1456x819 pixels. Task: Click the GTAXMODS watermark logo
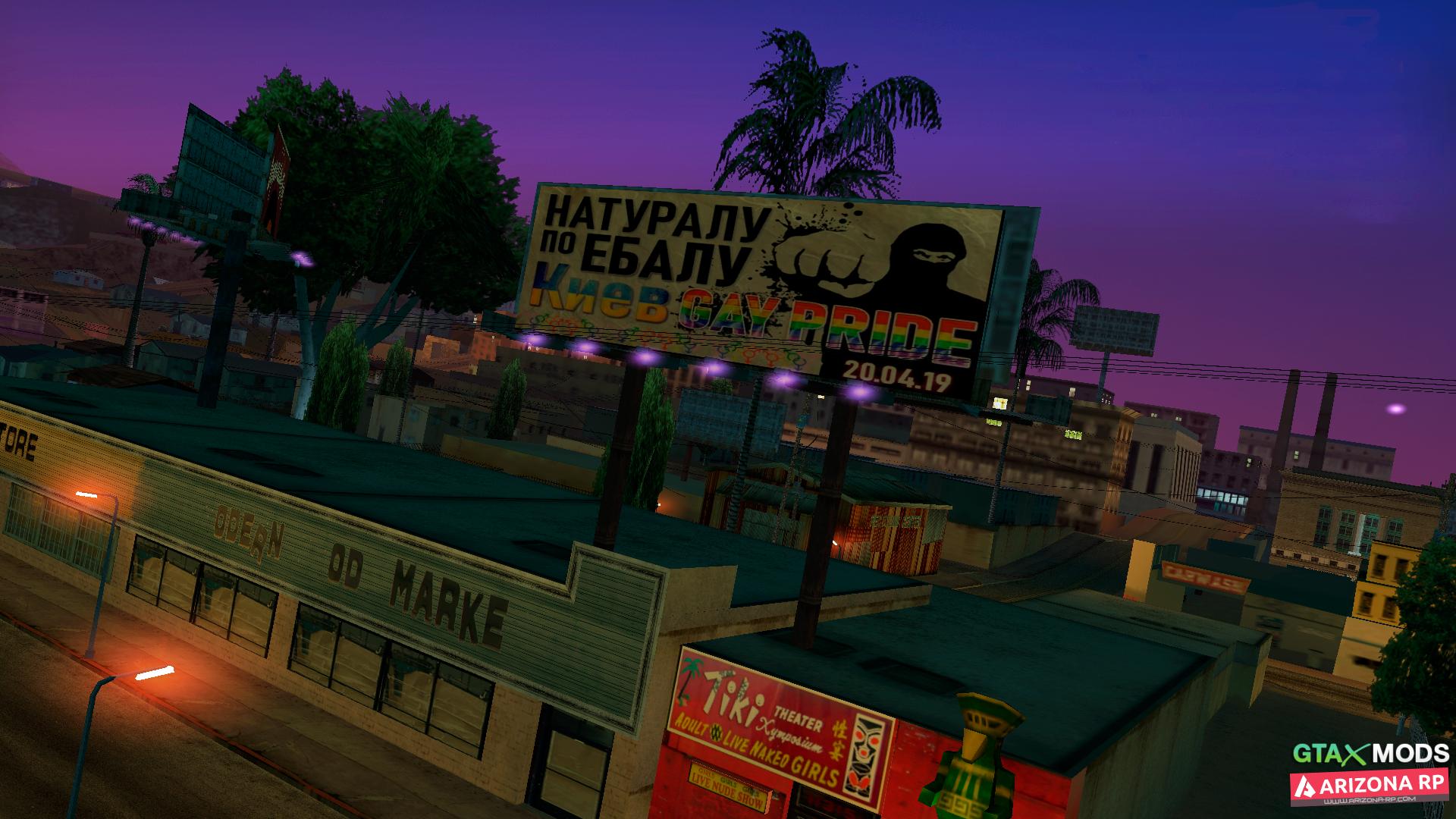(1370, 753)
